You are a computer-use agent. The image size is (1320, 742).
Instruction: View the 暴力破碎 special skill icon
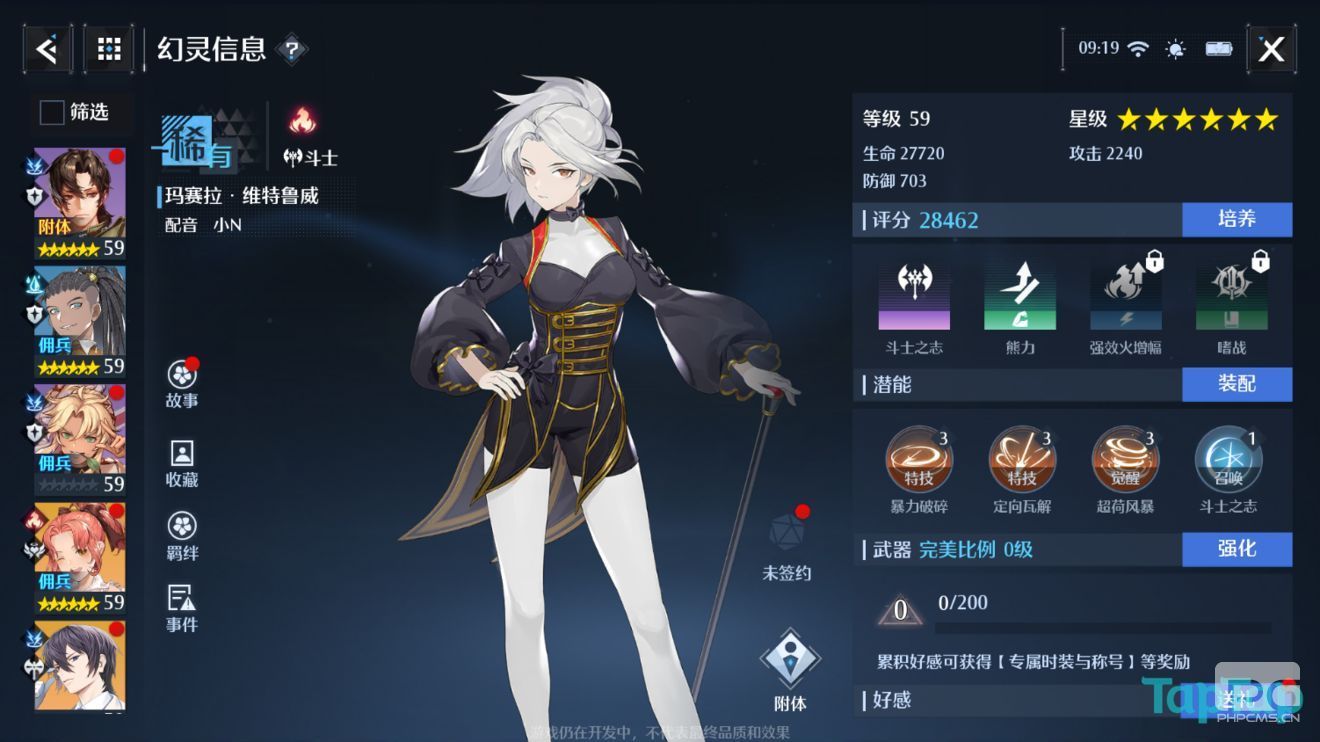[x=918, y=462]
